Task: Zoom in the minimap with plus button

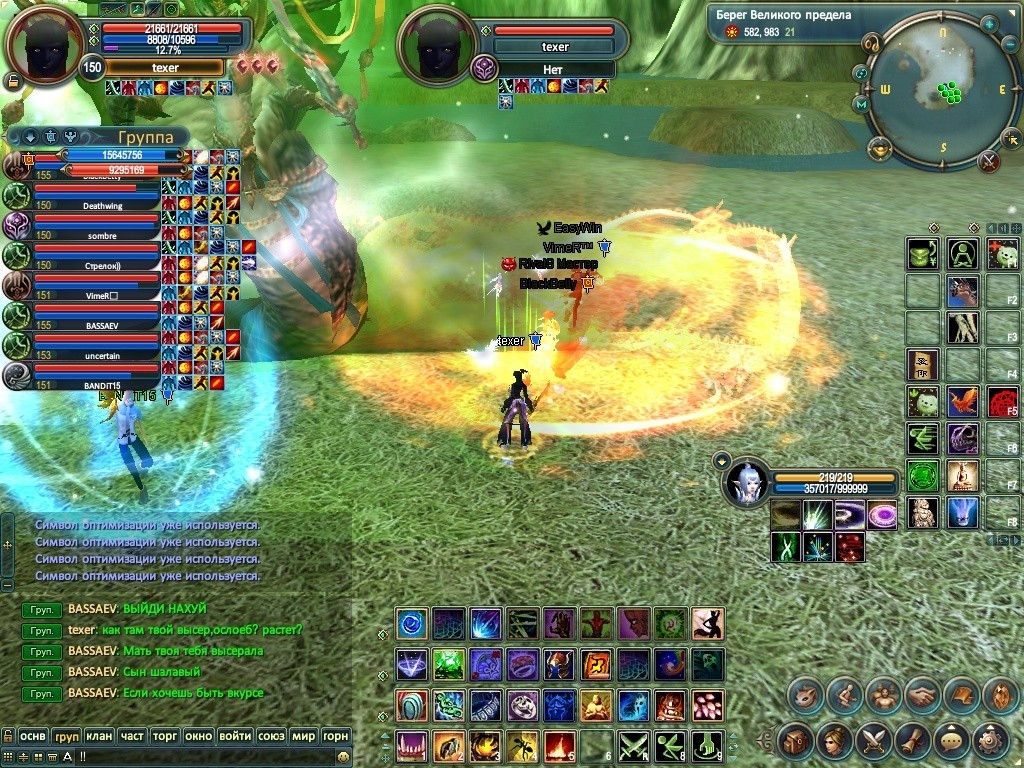Action: (x=989, y=23)
